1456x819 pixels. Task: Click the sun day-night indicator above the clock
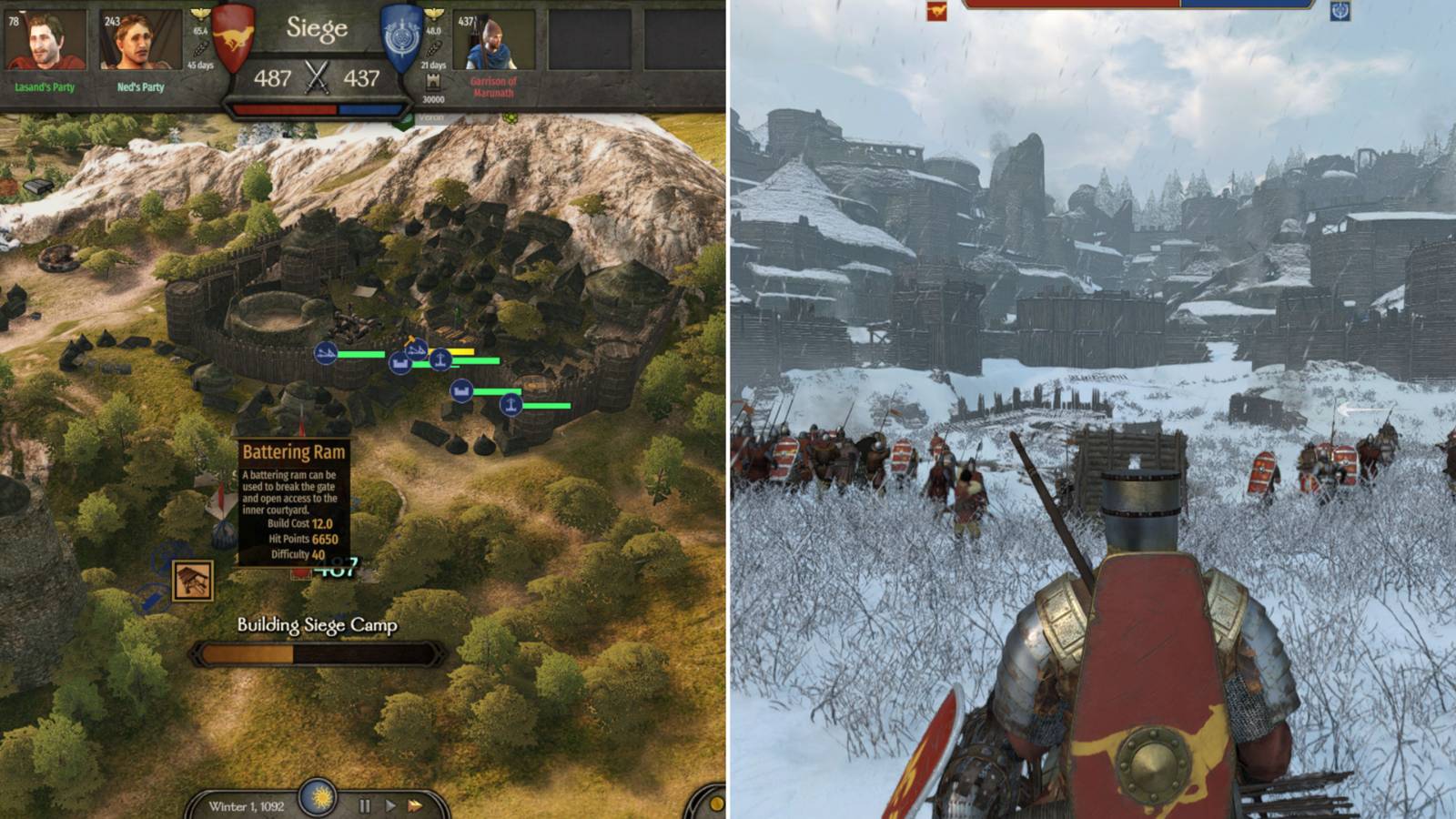322,797
